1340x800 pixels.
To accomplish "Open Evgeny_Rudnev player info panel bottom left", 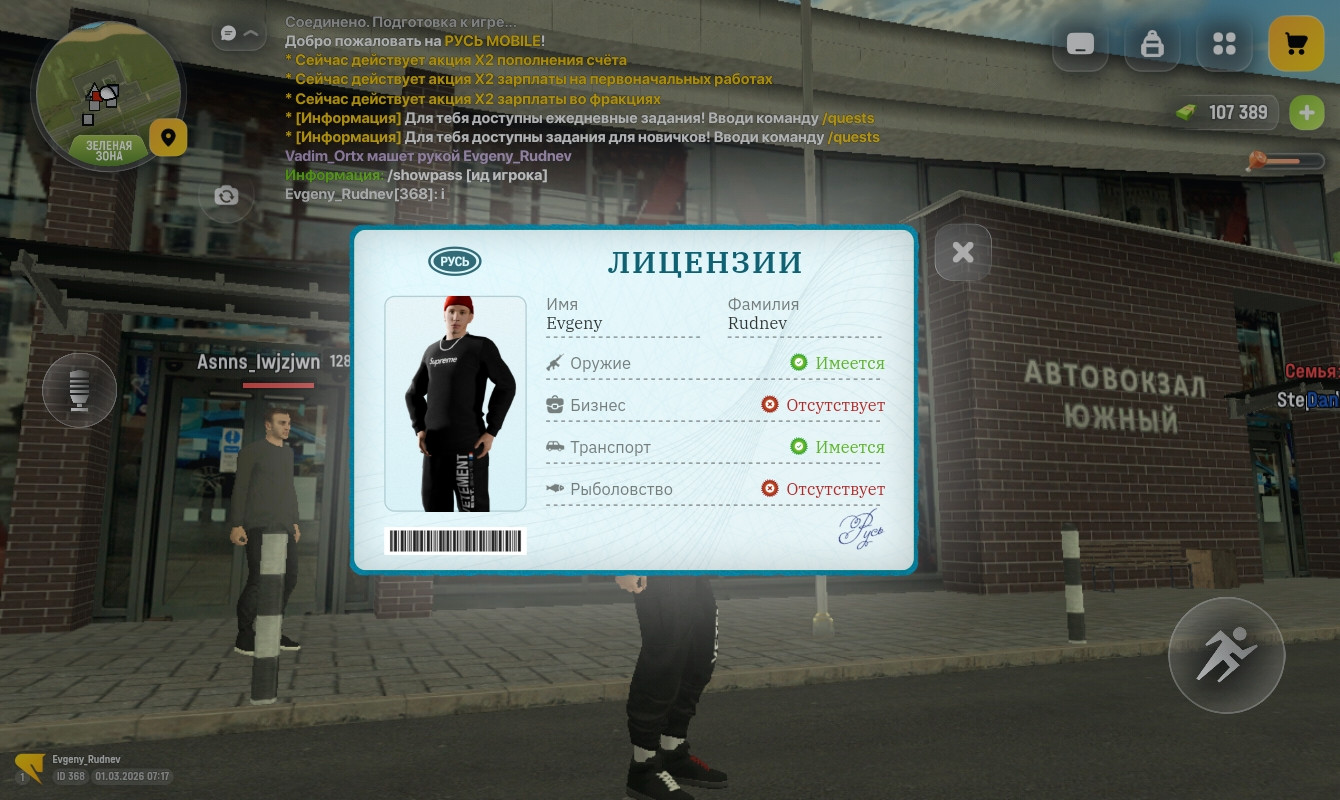I will (86, 767).
